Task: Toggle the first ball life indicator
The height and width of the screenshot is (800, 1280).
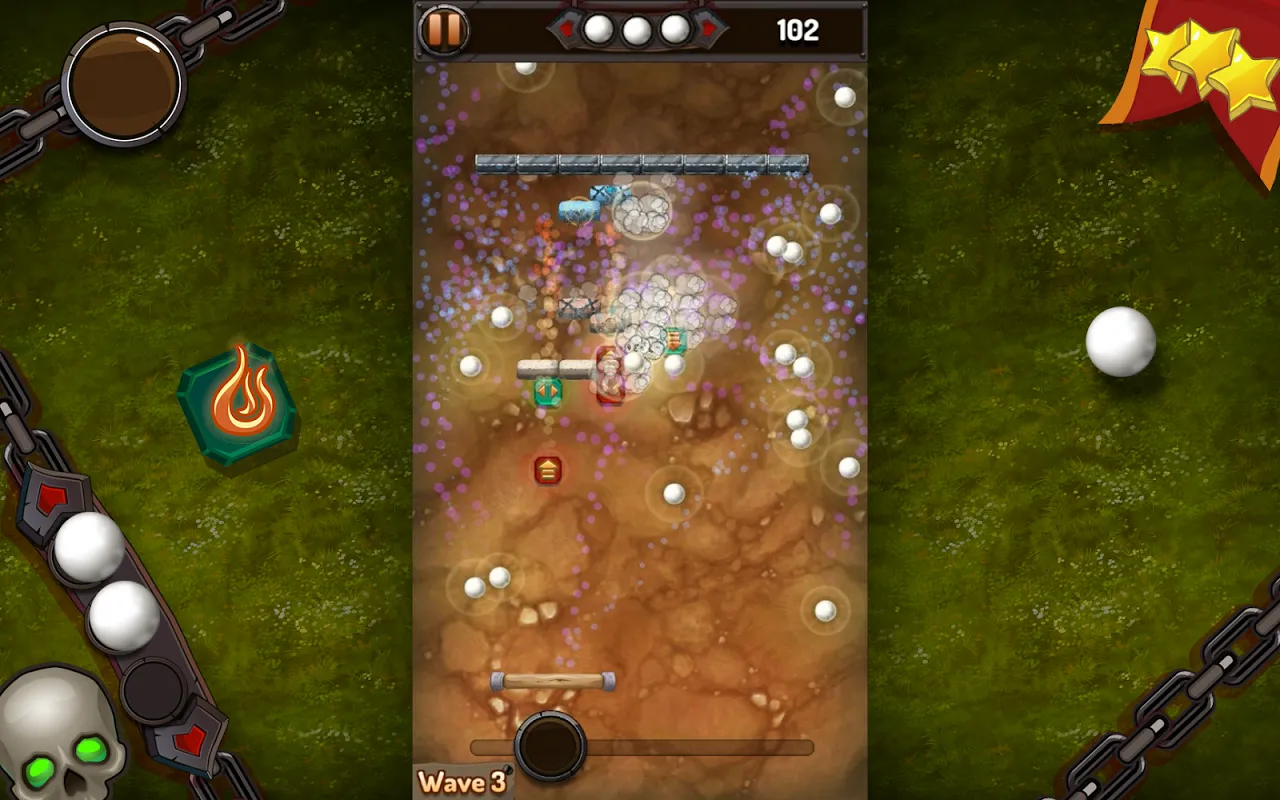Action: 597,29
